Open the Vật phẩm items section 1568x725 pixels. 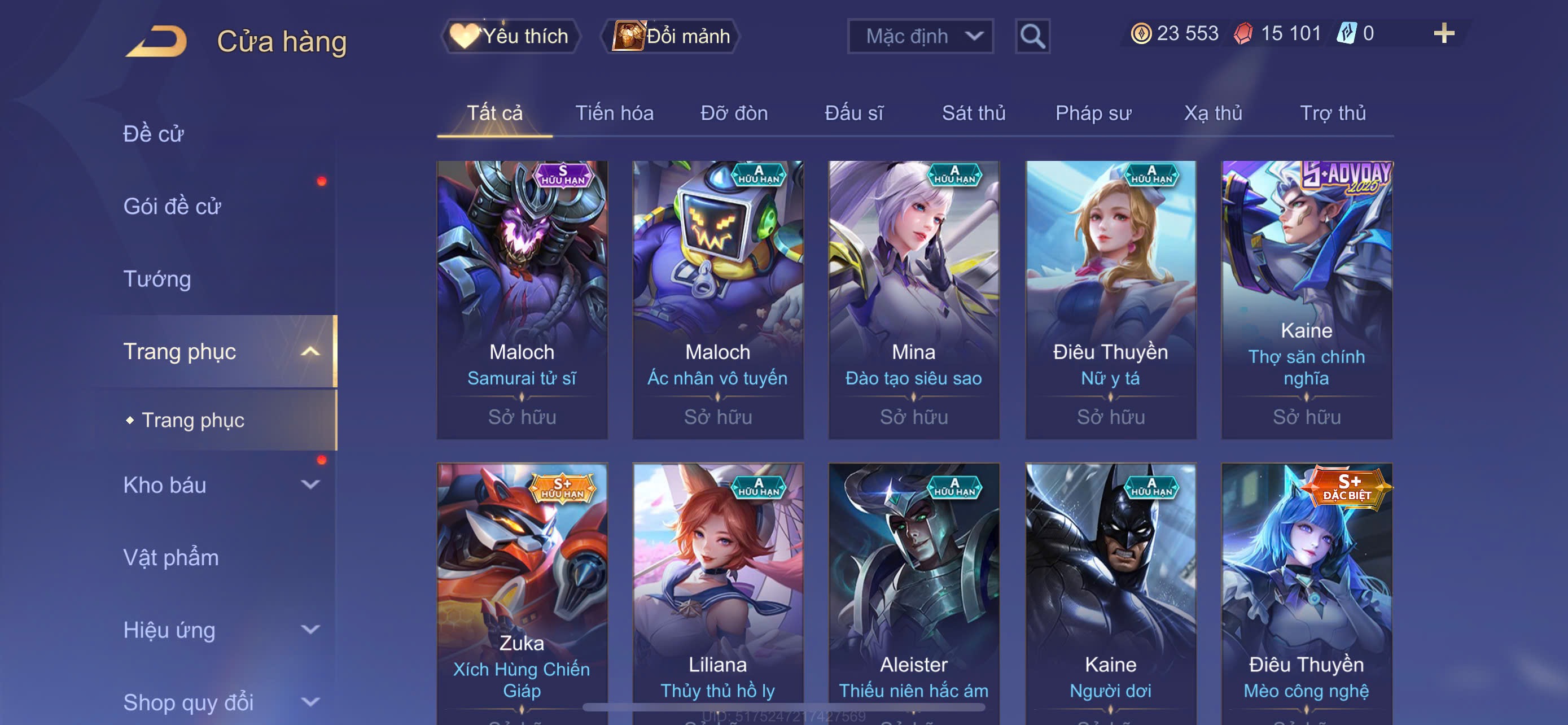tap(171, 558)
